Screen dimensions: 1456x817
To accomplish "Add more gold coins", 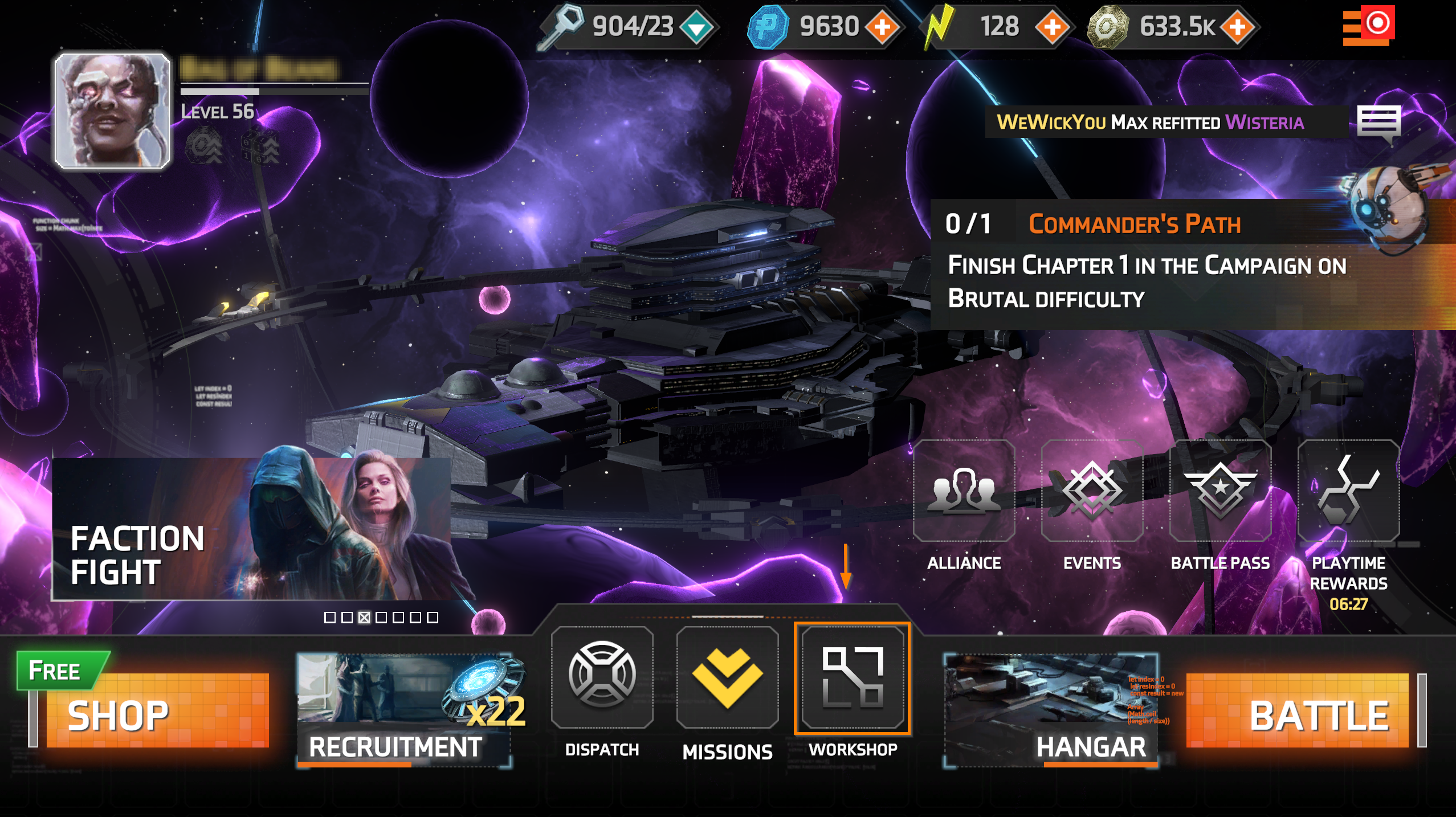I will [x=1237, y=27].
